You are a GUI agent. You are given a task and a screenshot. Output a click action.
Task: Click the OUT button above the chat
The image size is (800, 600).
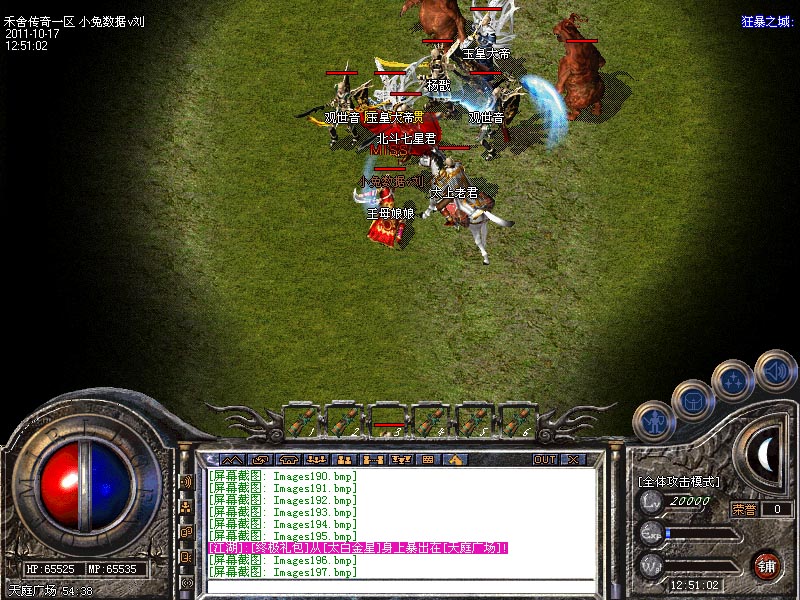pos(544,459)
